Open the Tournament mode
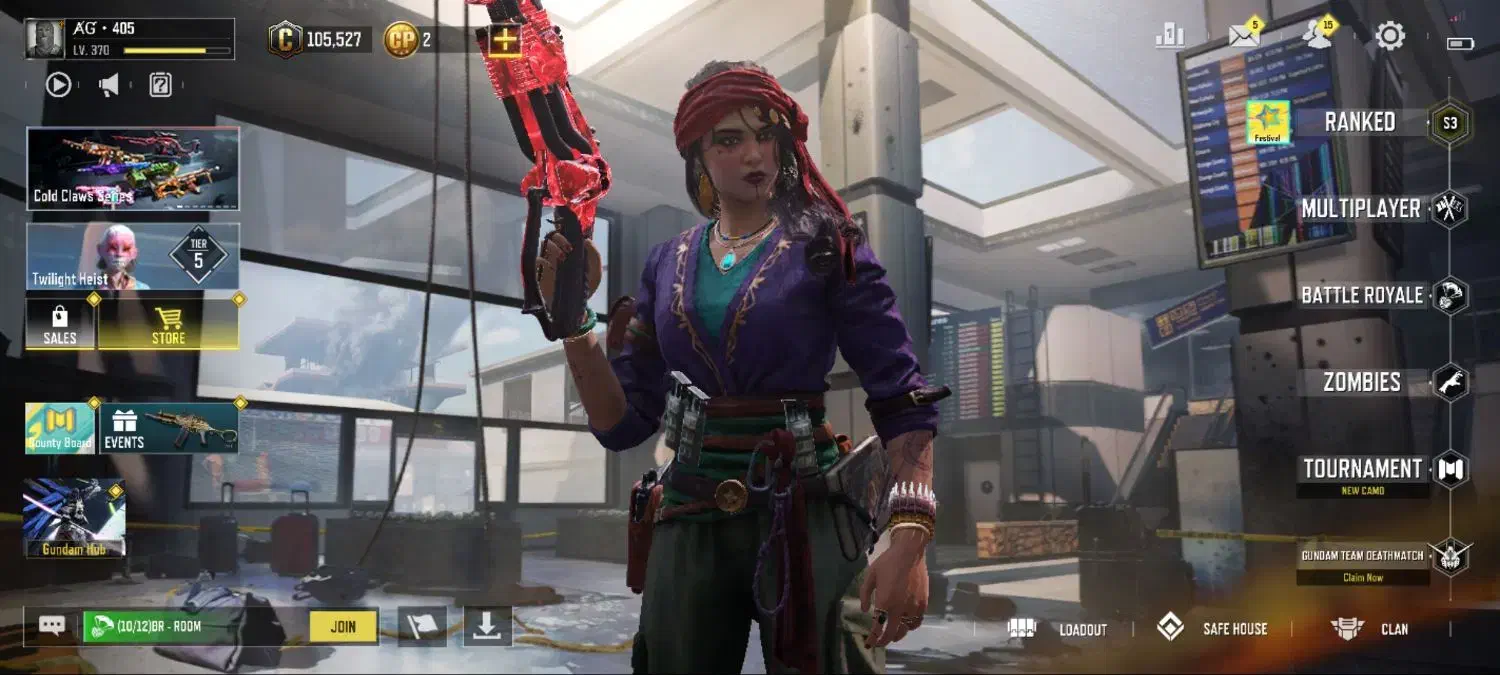This screenshot has width=1500, height=675. tap(1362, 469)
